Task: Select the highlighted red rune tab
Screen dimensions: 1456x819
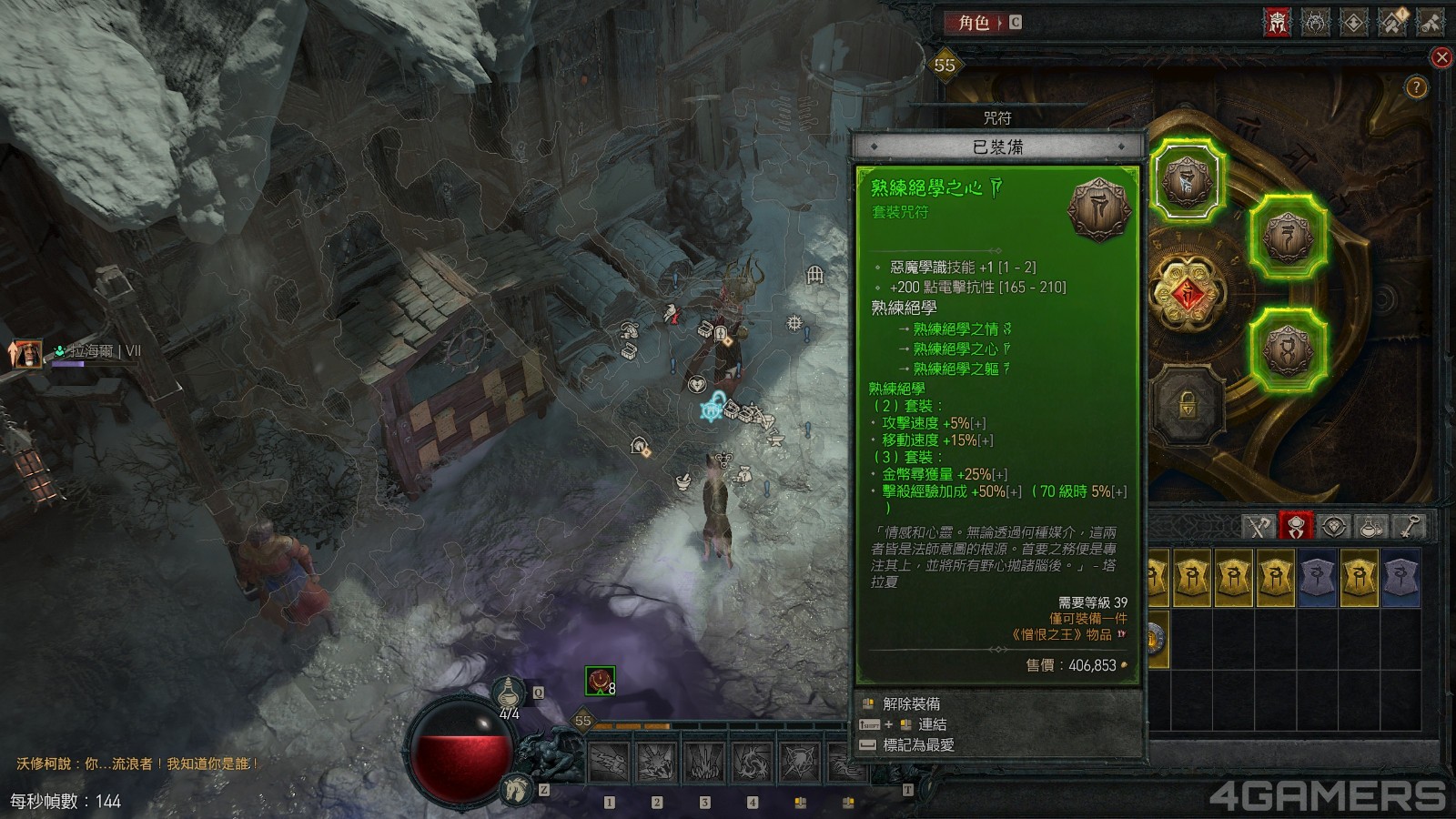Action: click(x=1296, y=522)
